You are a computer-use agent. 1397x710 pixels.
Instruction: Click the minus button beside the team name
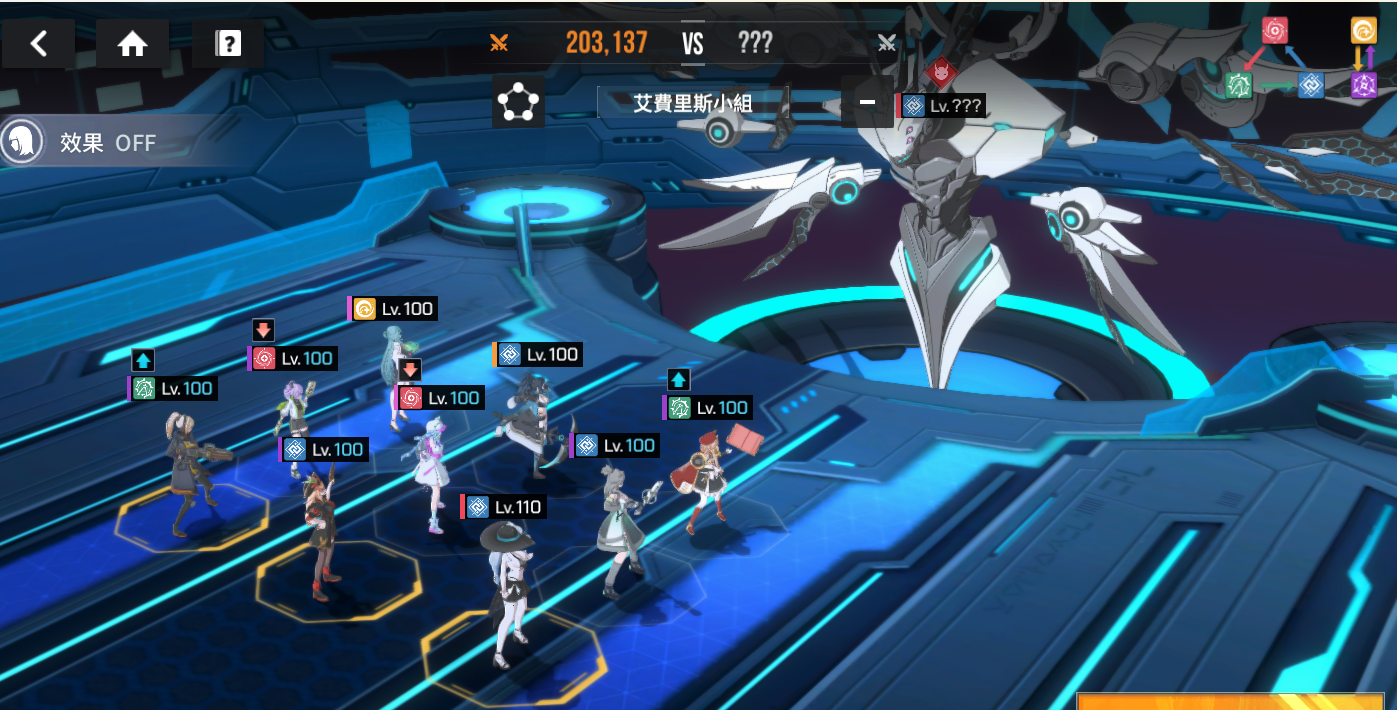(867, 102)
